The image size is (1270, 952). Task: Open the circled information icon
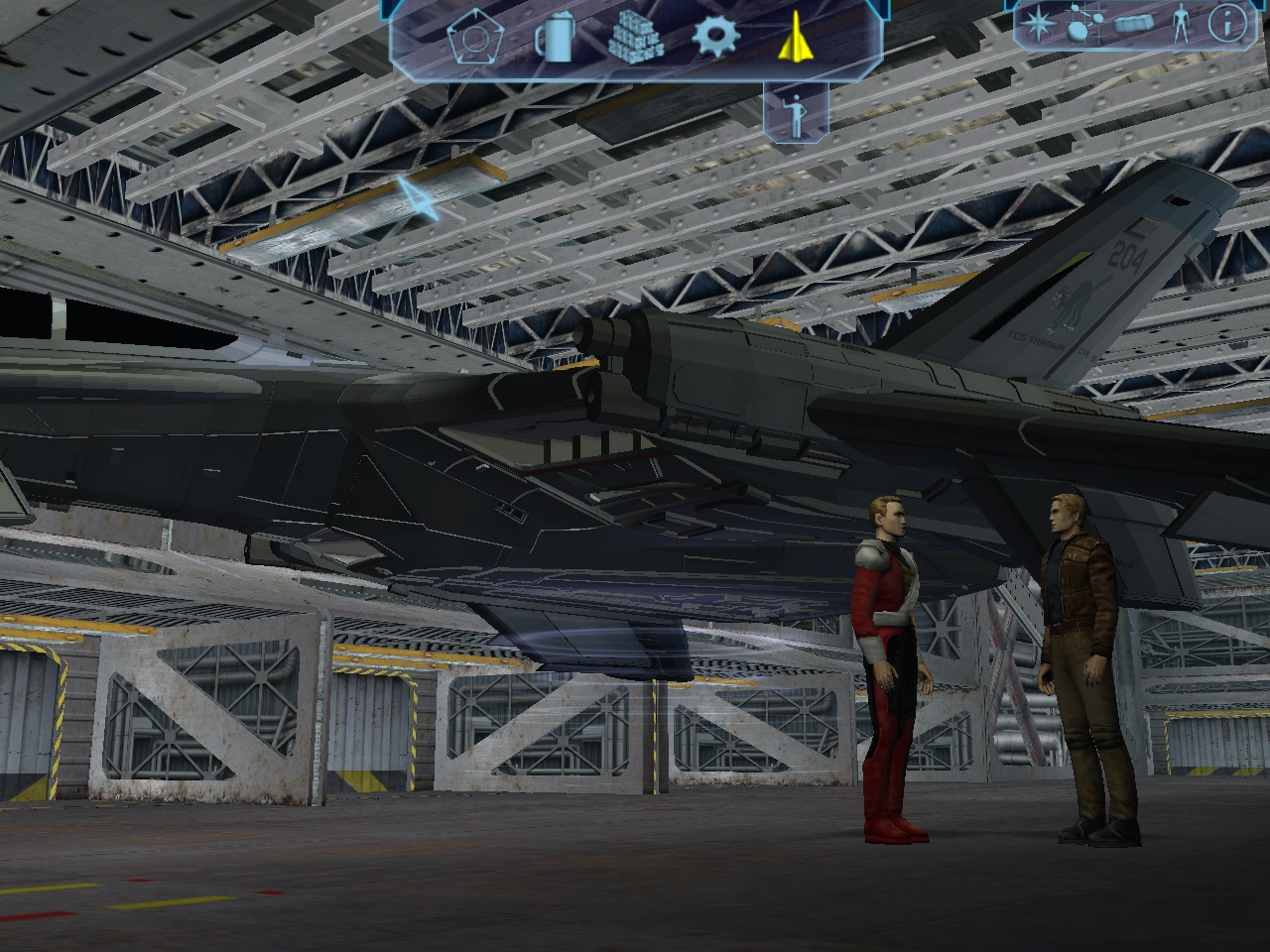click(1227, 25)
